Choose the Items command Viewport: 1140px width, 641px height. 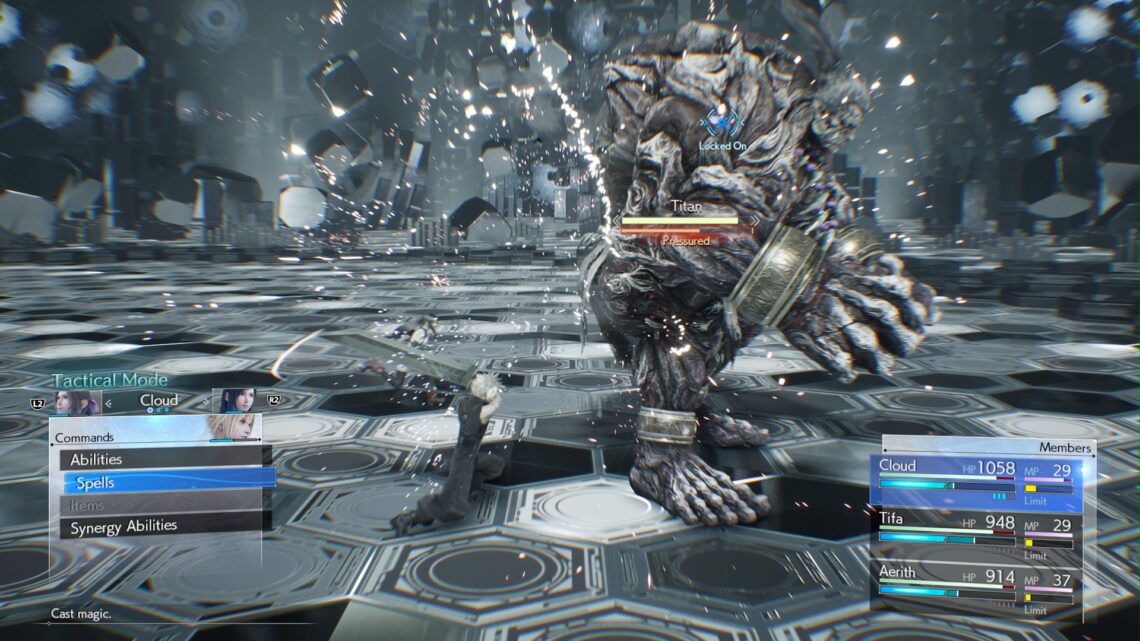point(165,505)
